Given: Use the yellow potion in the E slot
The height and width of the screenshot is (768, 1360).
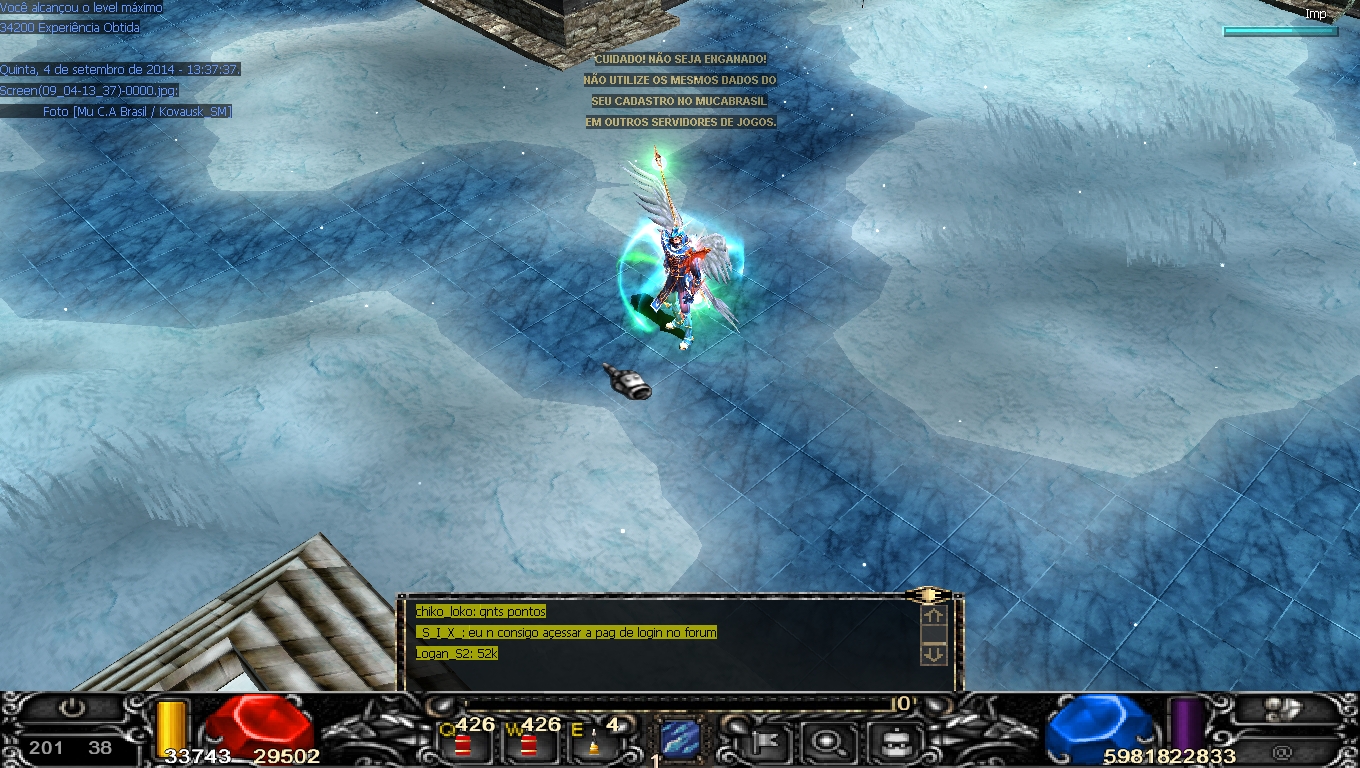Looking at the screenshot, I should 592,745.
